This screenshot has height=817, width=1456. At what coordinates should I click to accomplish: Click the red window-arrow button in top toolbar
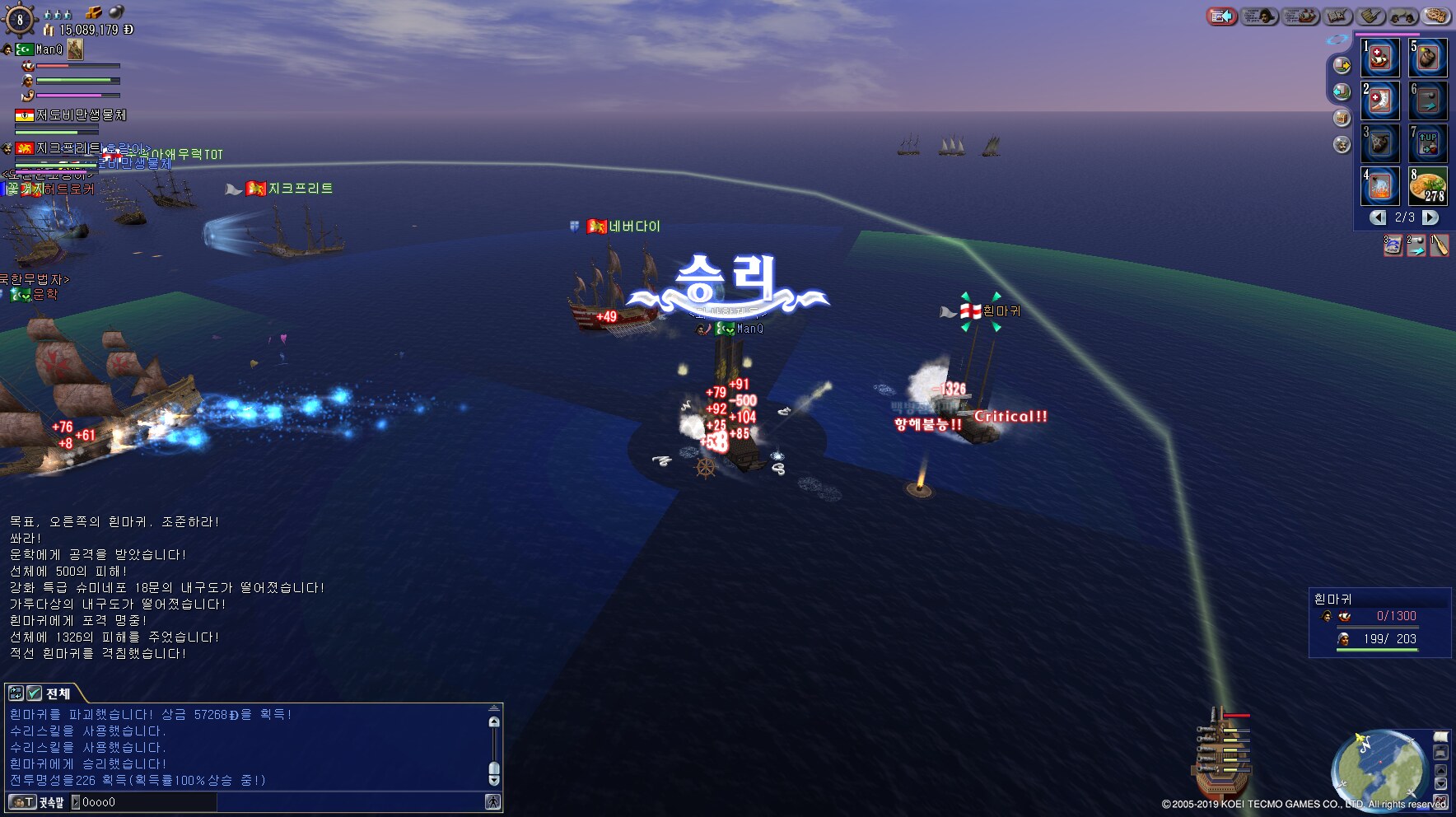point(1222,16)
